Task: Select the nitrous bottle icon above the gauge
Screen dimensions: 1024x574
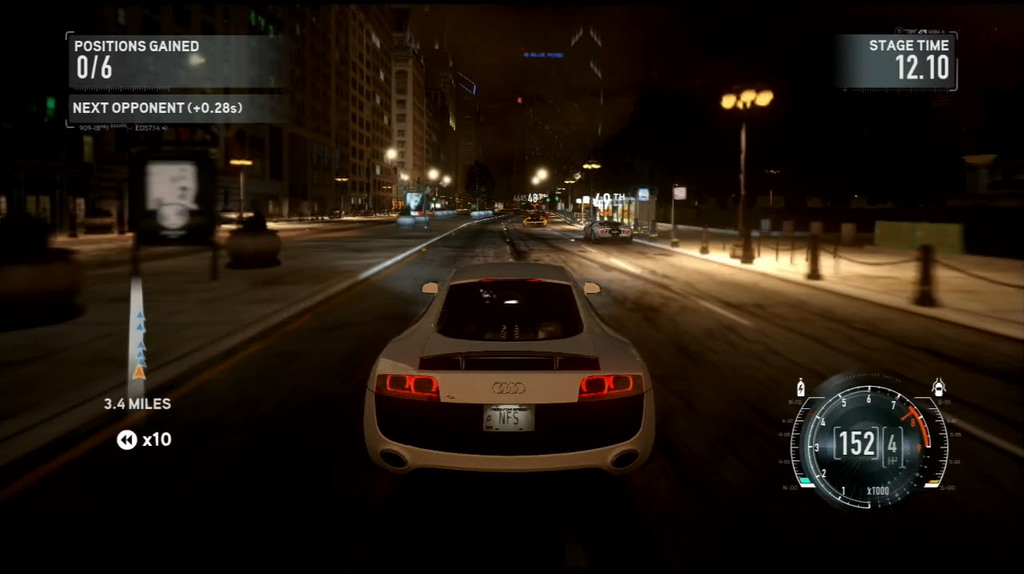Action: pos(800,387)
